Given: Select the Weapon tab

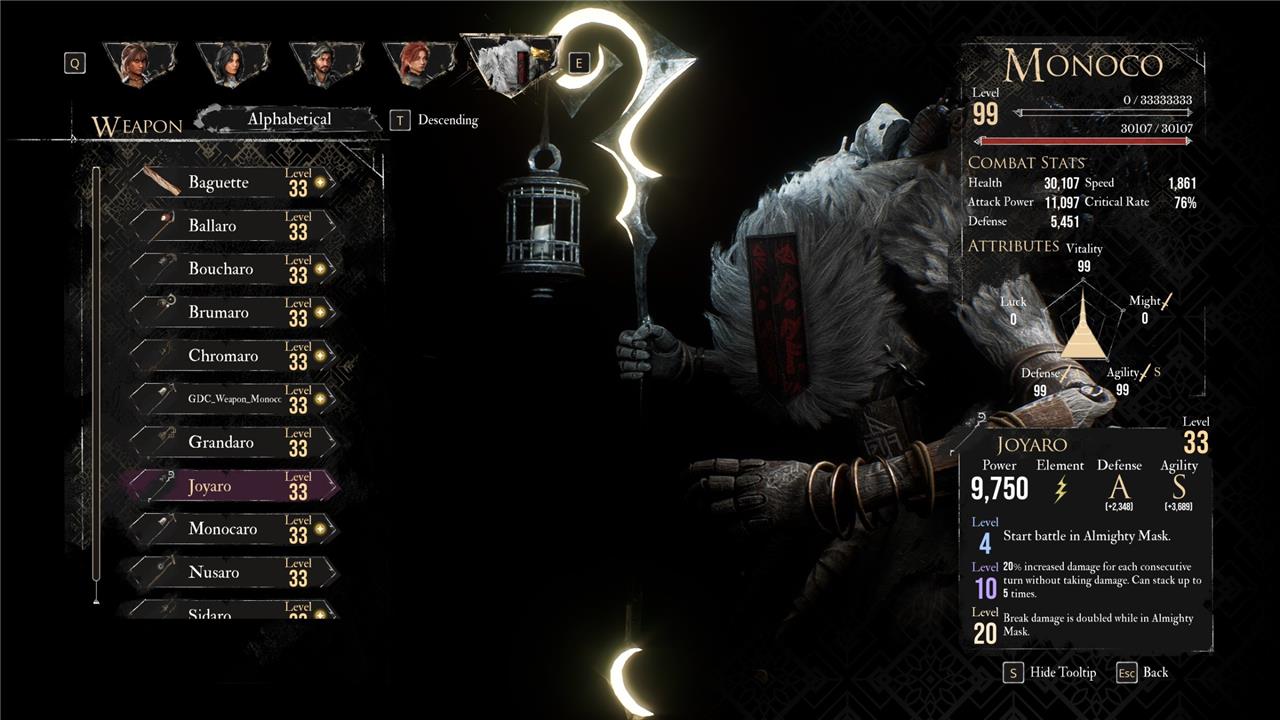Looking at the screenshot, I should (137, 124).
